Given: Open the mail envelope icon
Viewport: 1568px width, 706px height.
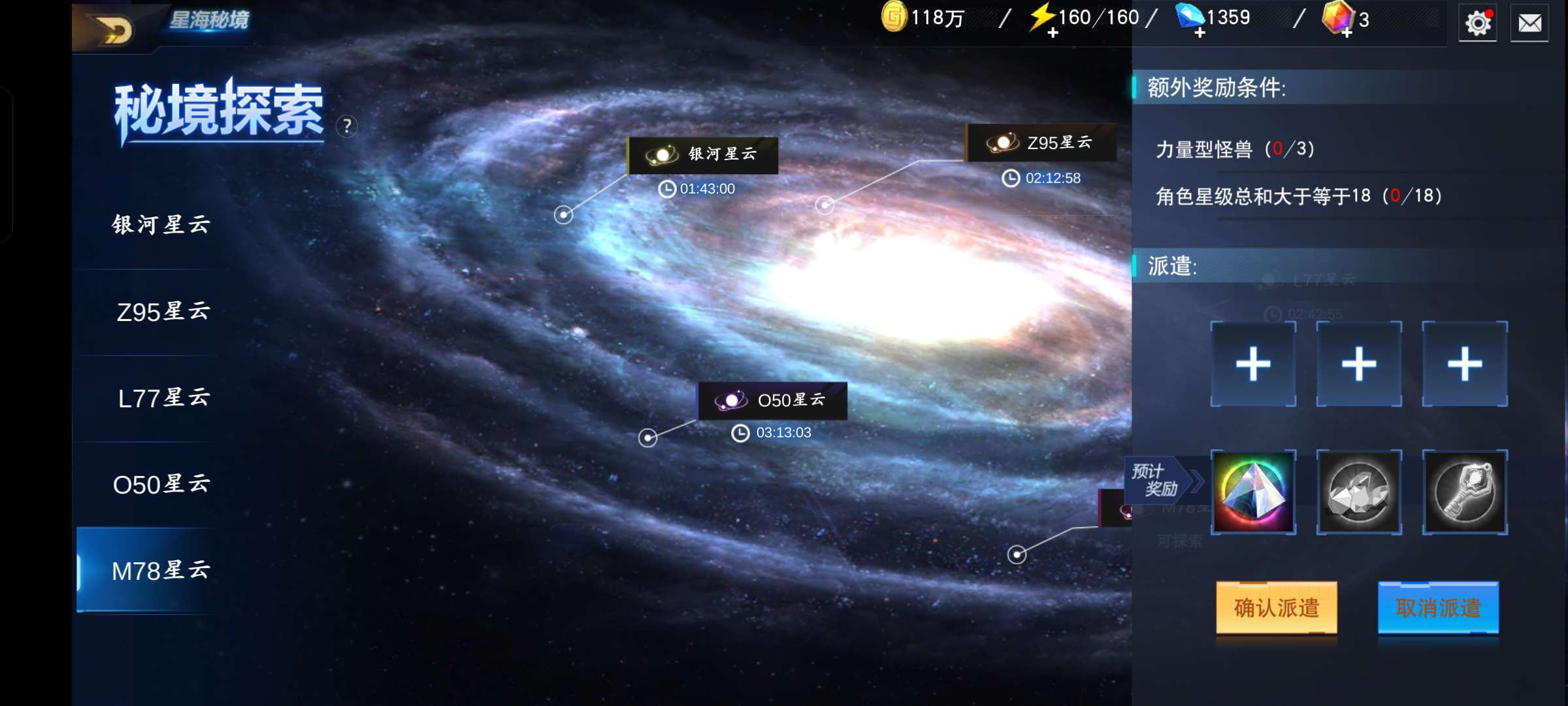Looking at the screenshot, I should tap(1529, 24).
